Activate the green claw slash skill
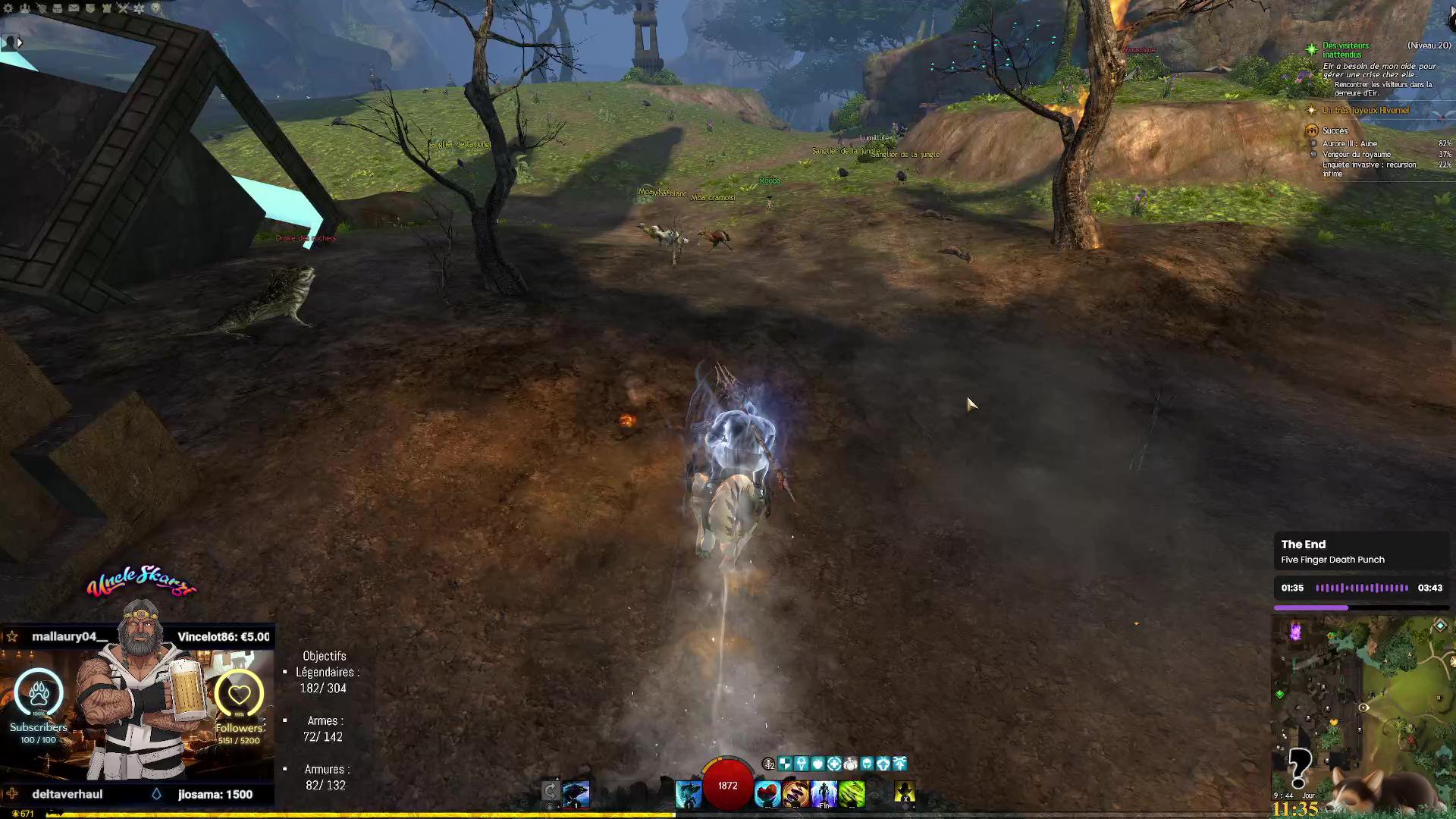This screenshot has width=1456, height=819. pyautogui.click(x=852, y=794)
